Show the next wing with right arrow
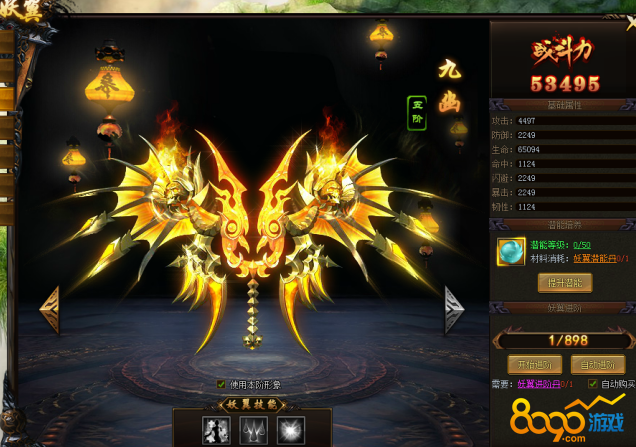Image resolution: width=636 pixels, height=447 pixels. click(454, 309)
